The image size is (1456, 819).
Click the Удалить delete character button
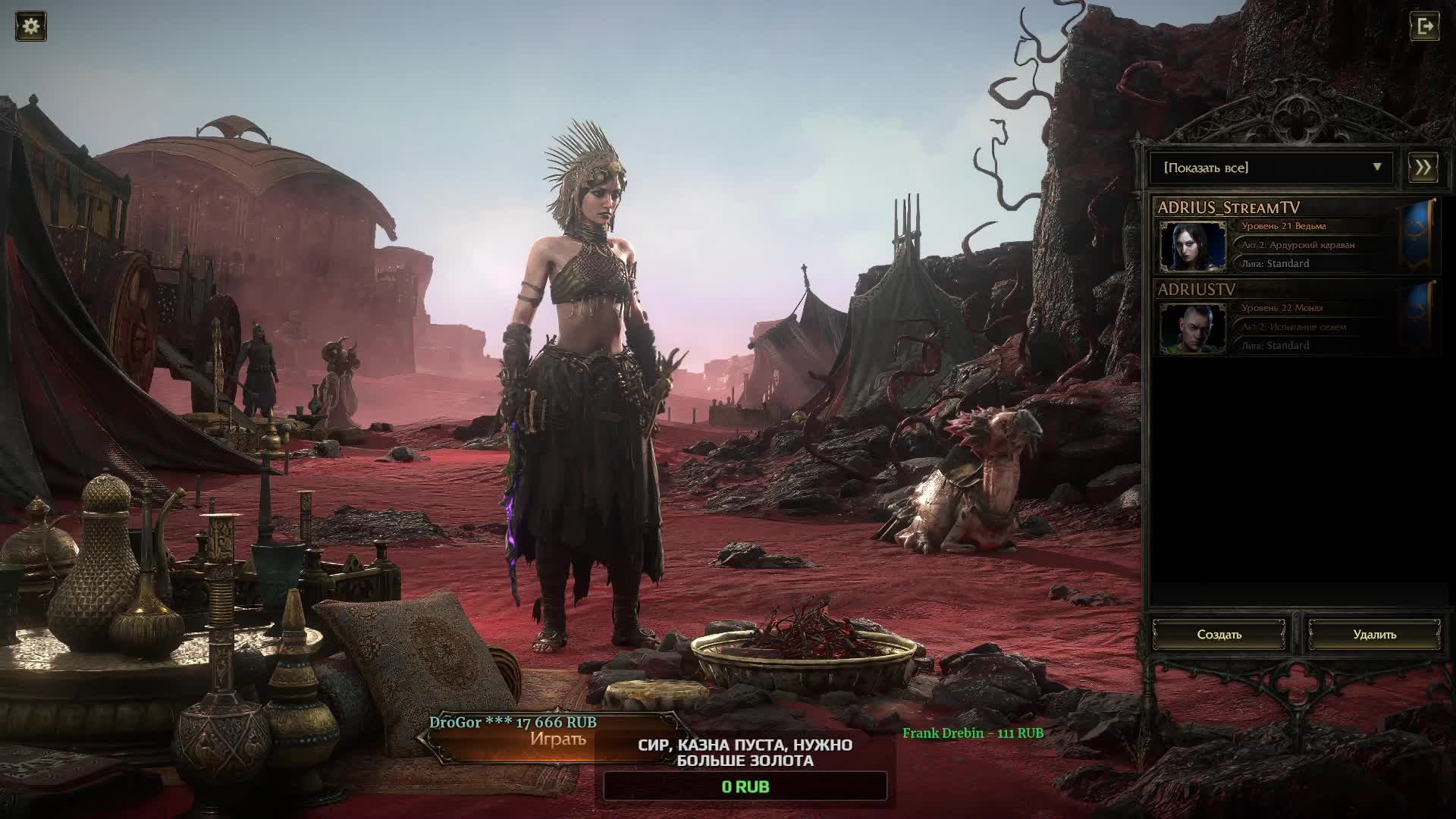[1374, 635]
